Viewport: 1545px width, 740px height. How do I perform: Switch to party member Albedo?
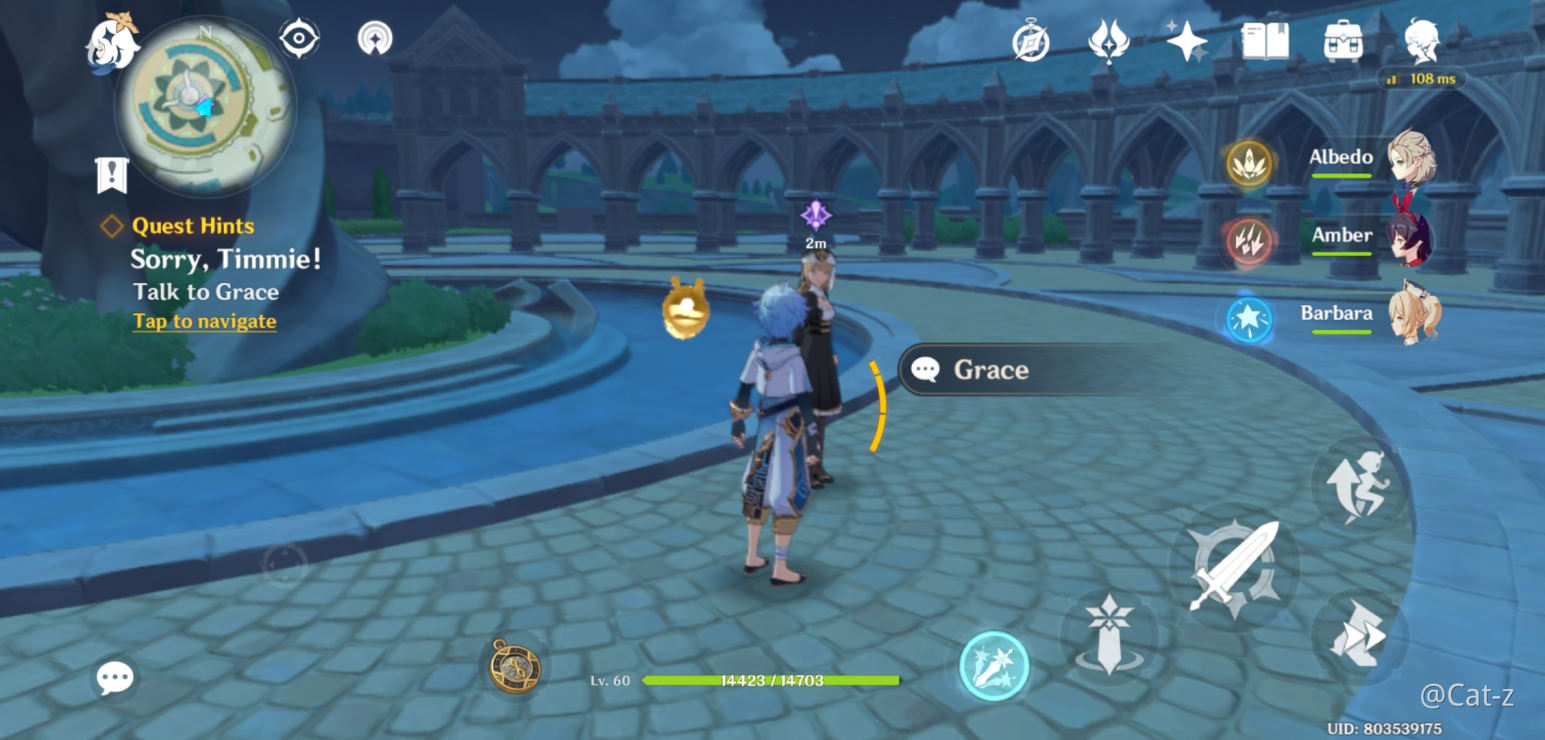[1372, 159]
